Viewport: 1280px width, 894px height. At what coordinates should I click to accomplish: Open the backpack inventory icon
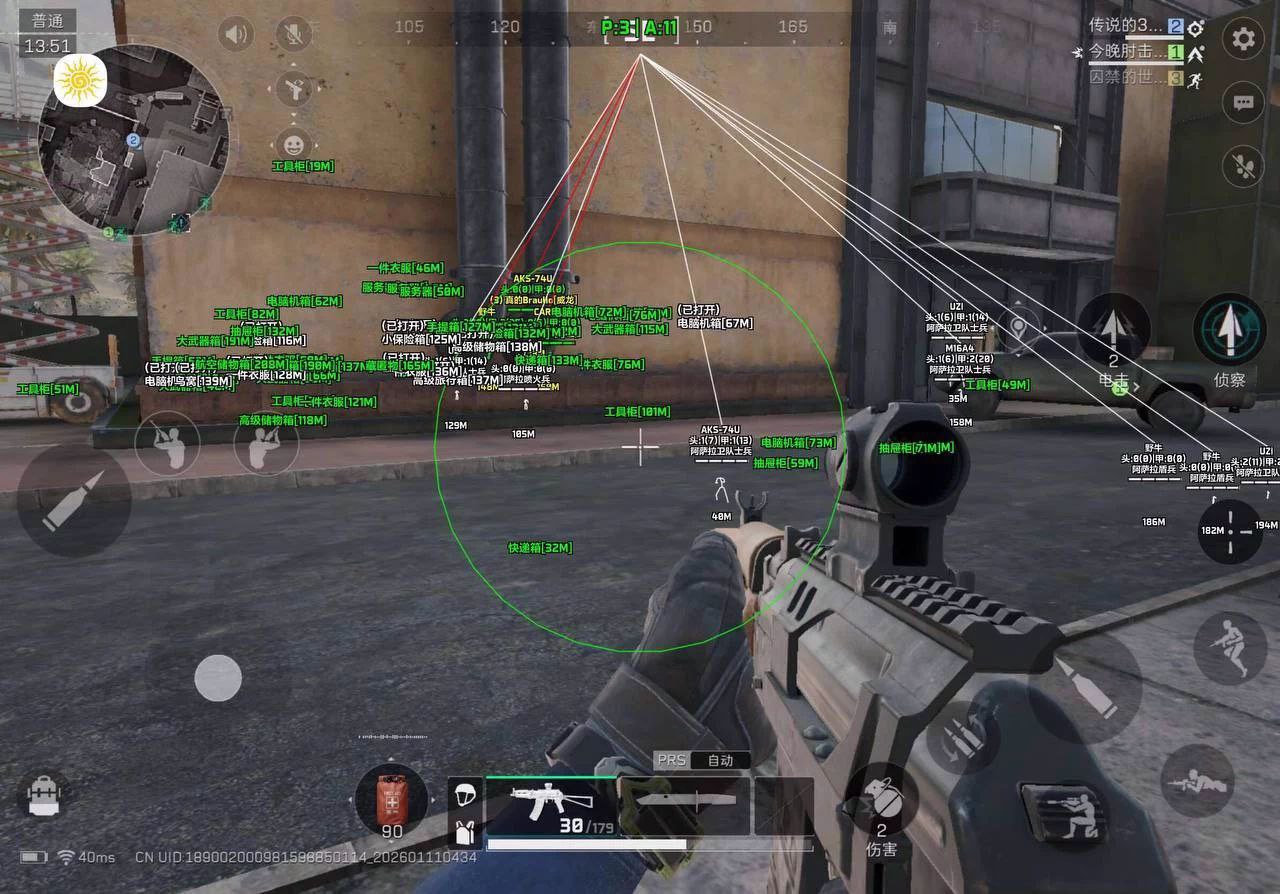pyautogui.click(x=43, y=795)
